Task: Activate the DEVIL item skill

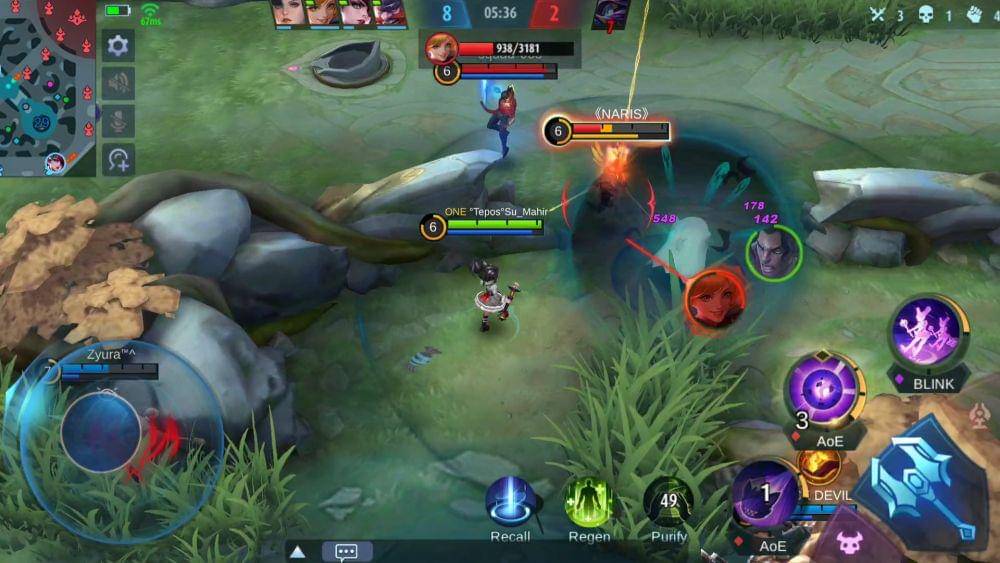Action: point(819,467)
